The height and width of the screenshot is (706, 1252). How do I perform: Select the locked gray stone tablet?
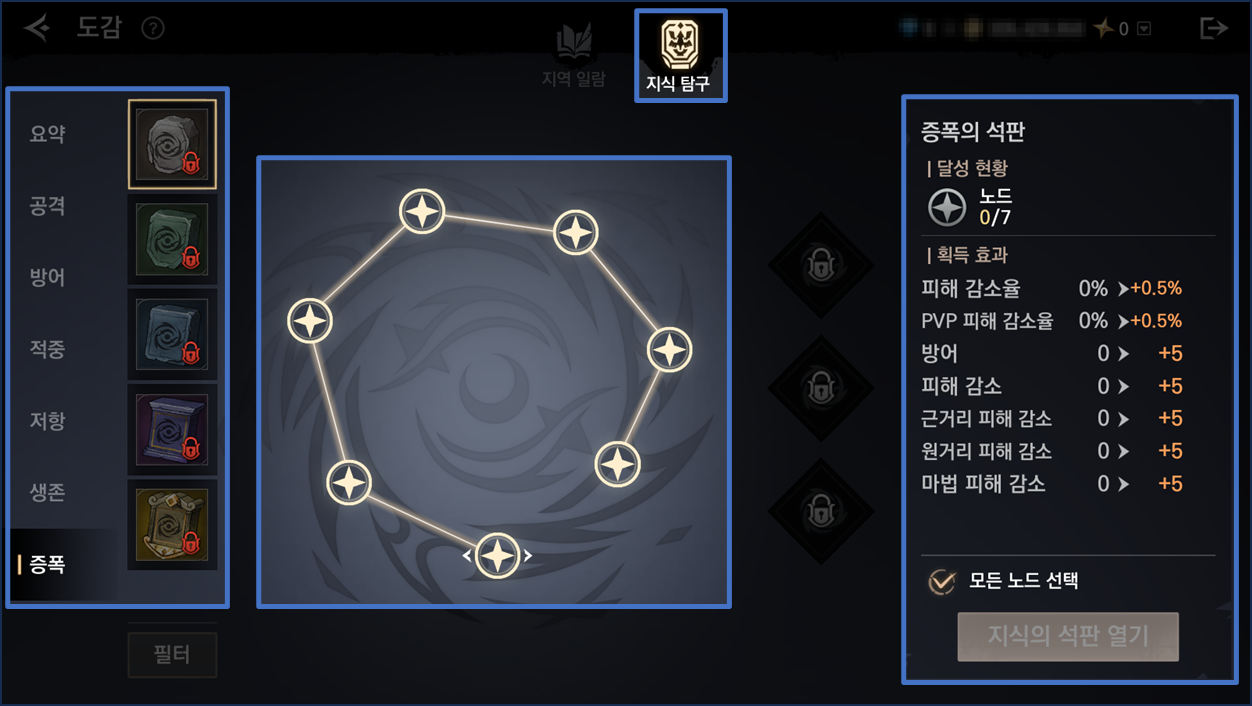pos(172,144)
